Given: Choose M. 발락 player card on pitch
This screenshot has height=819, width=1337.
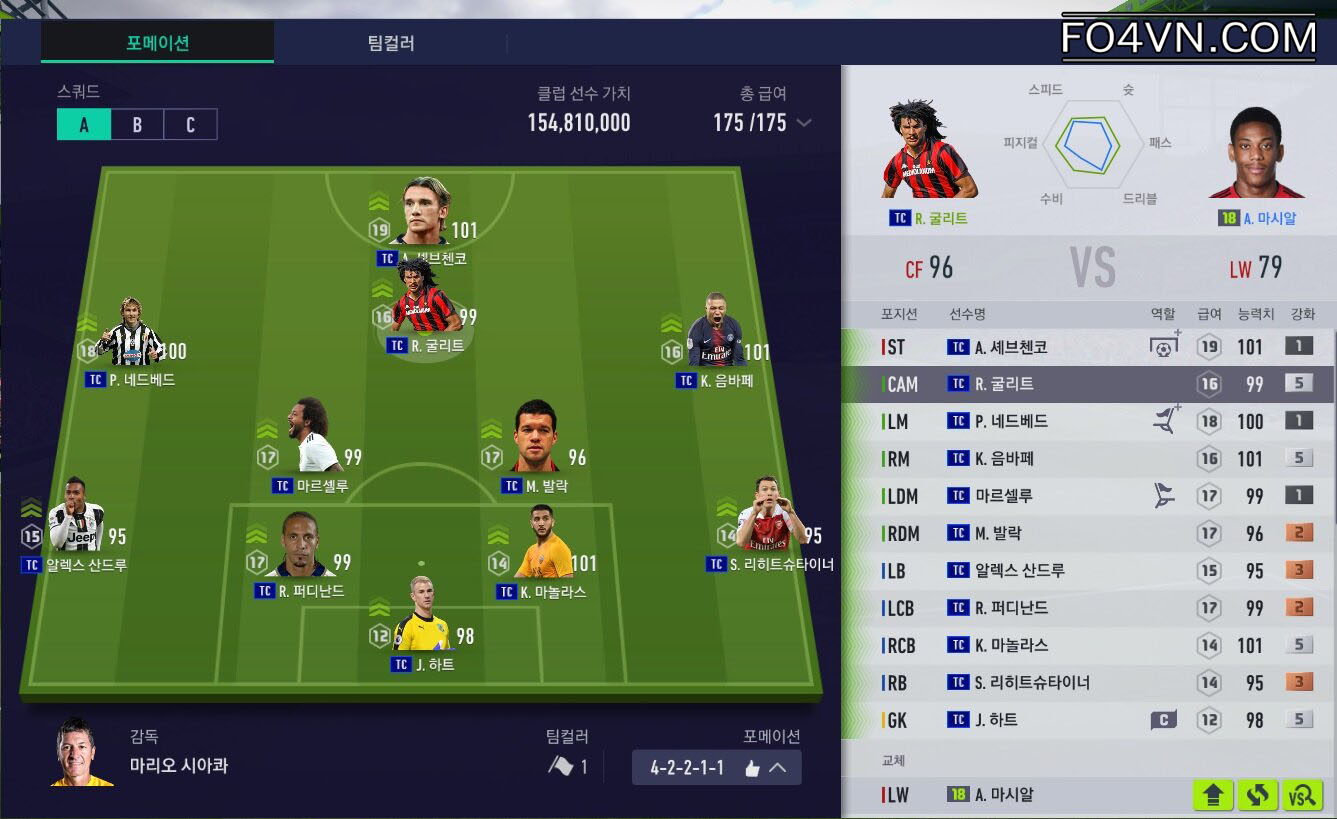Looking at the screenshot, I should pyautogui.click(x=534, y=440).
